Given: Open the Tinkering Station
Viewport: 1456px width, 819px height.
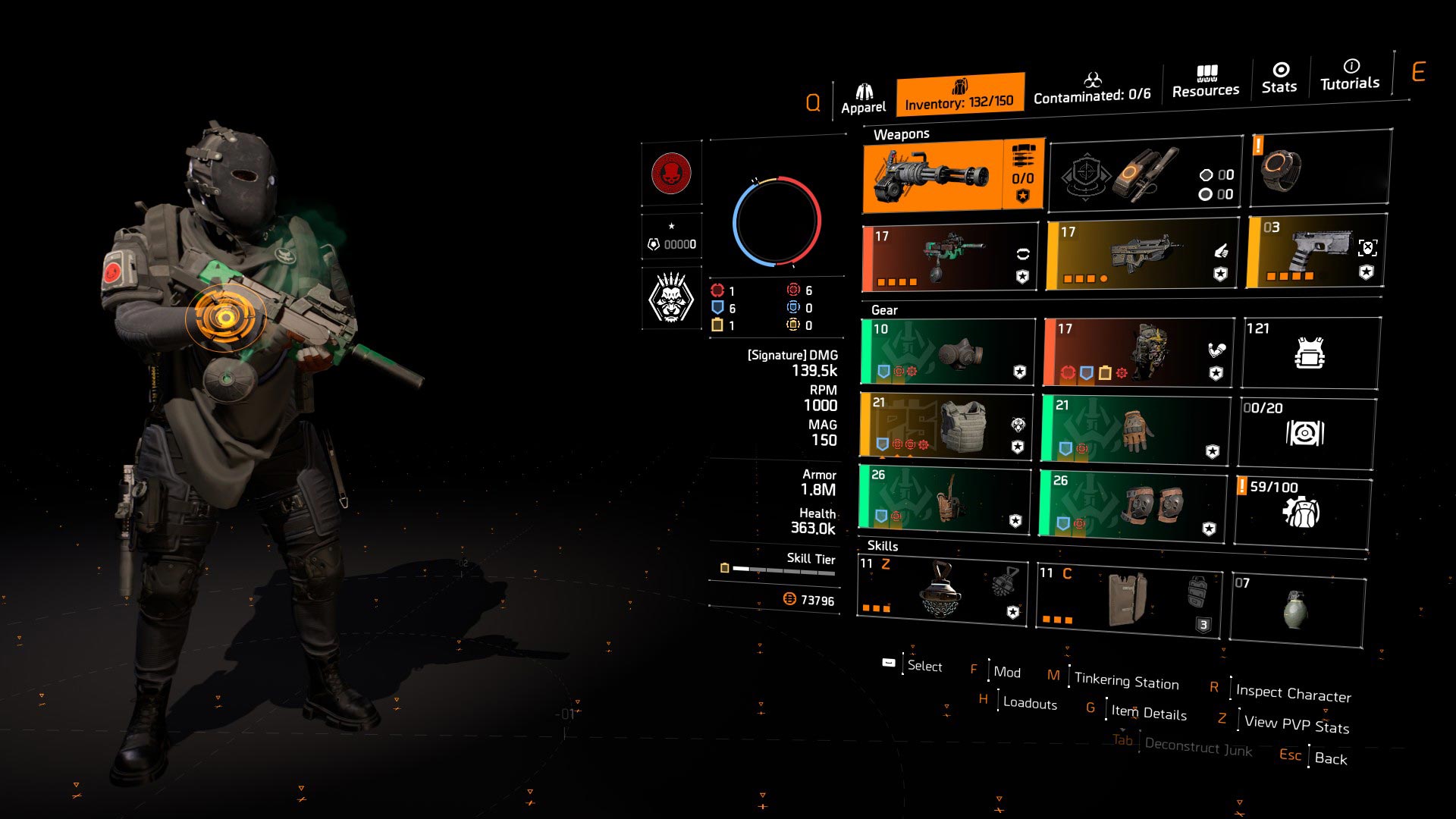Looking at the screenshot, I should (x=1125, y=681).
